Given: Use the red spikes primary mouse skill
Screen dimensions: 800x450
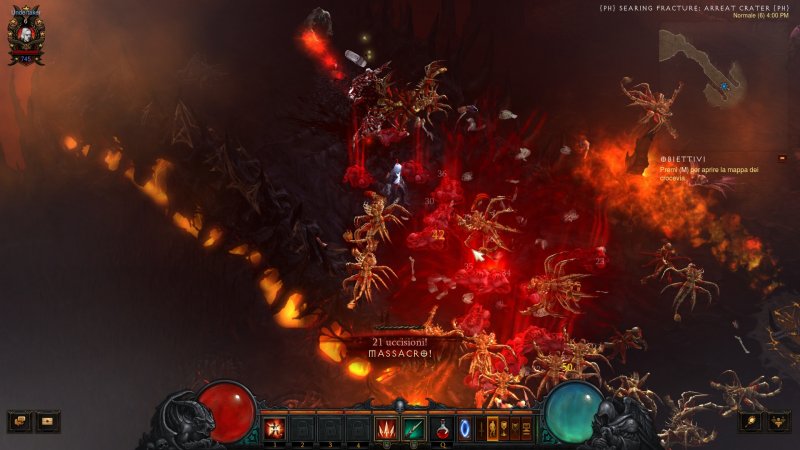Looking at the screenshot, I should click(x=386, y=429).
